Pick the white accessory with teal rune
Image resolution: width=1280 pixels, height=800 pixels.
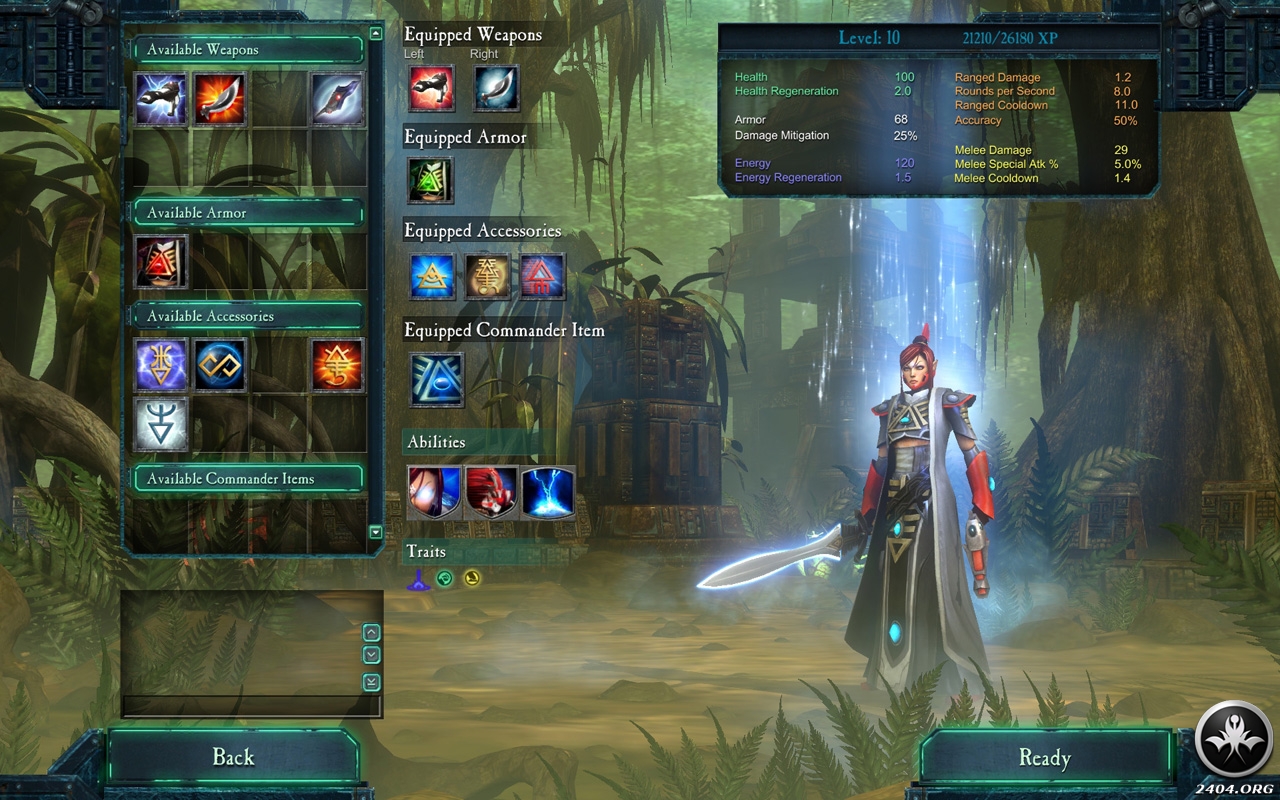pos(161,423)
